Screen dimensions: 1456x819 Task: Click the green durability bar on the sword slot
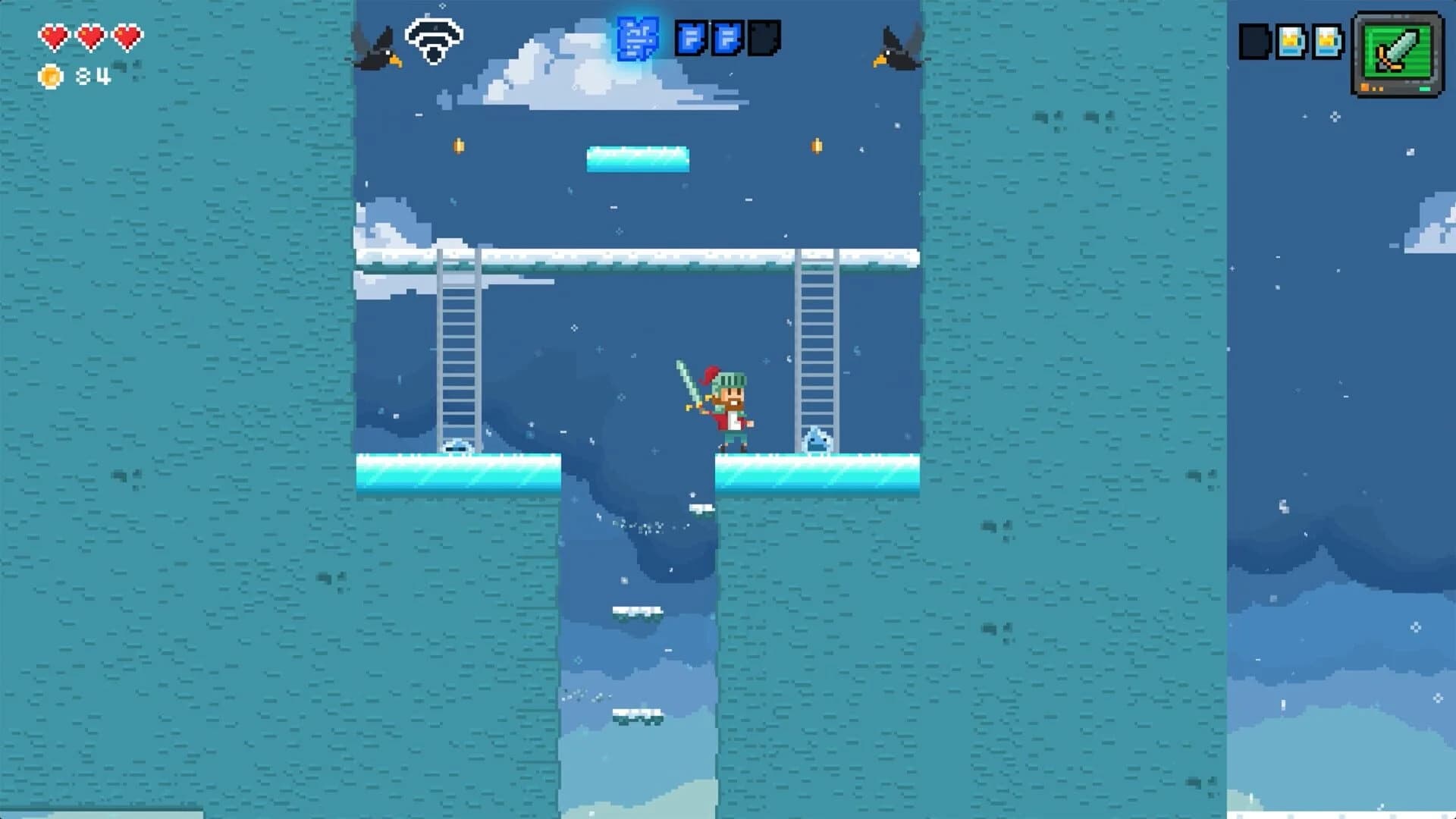pyautogui.click(x=1424, y=90)
